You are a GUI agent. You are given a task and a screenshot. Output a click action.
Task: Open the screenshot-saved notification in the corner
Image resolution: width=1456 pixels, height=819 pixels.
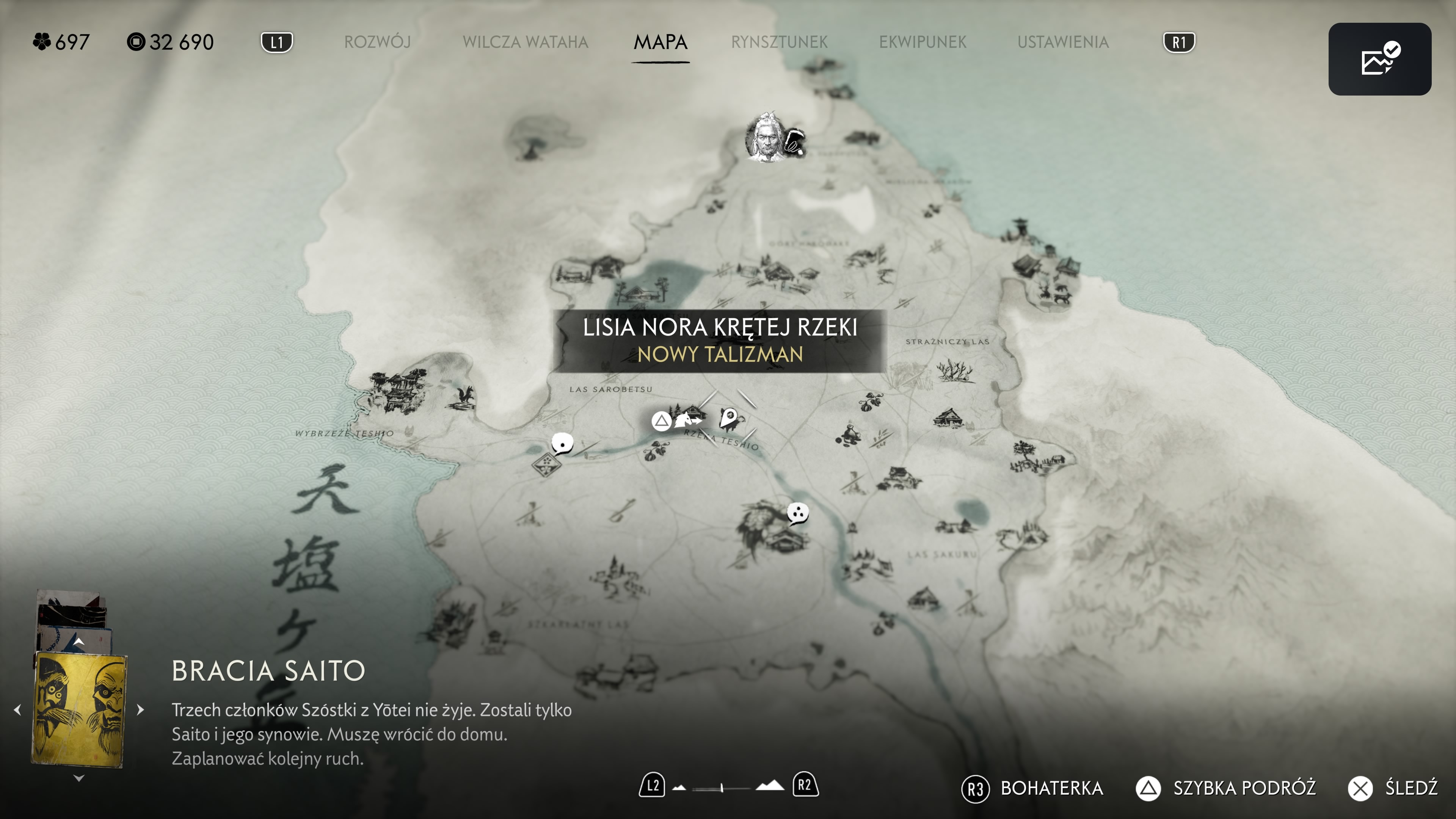pos(1379,60)
